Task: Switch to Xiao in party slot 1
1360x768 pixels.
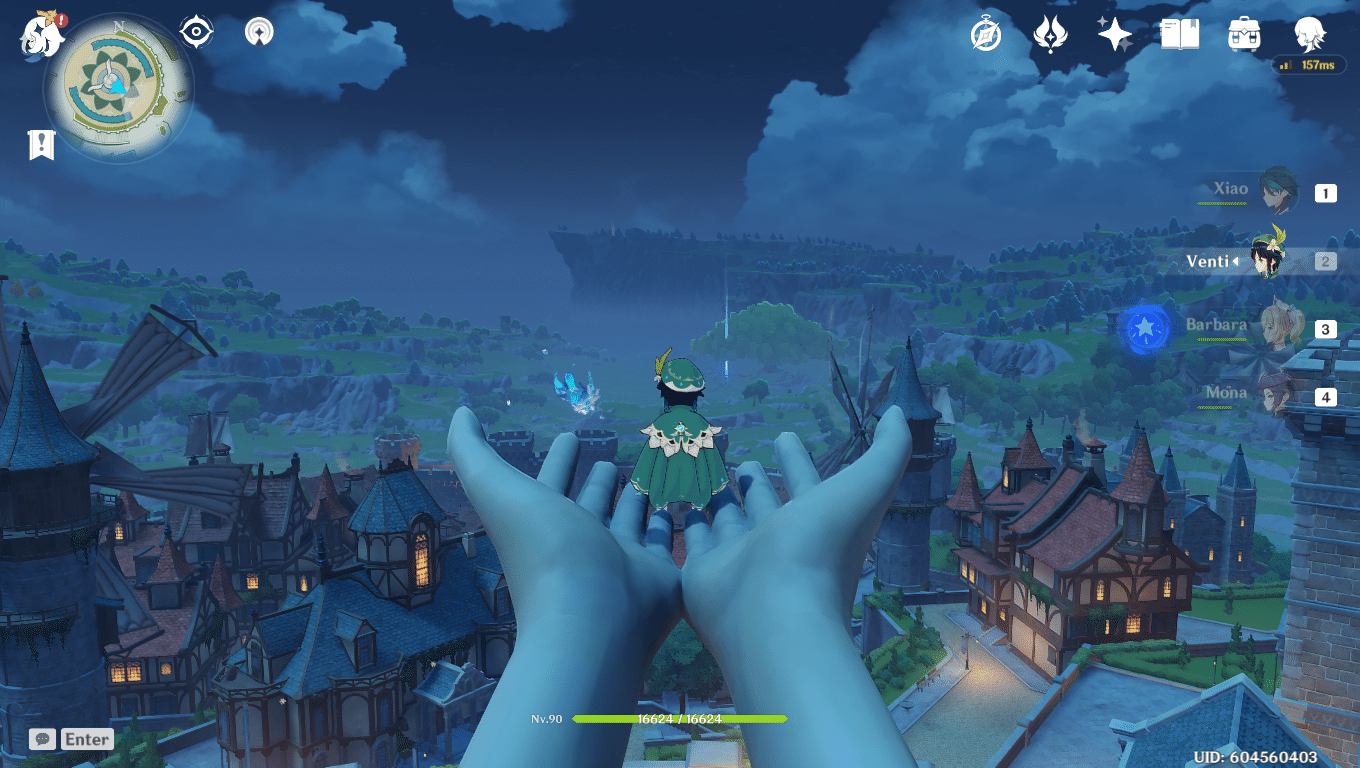Action: (x=1278, y=190)
